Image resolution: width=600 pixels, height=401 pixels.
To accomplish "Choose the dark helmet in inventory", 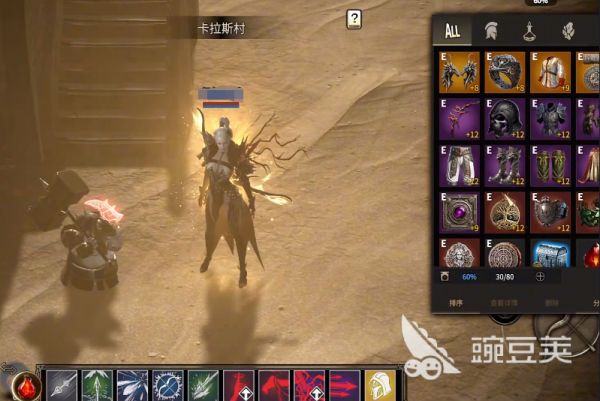I will (x=505, y=118).
